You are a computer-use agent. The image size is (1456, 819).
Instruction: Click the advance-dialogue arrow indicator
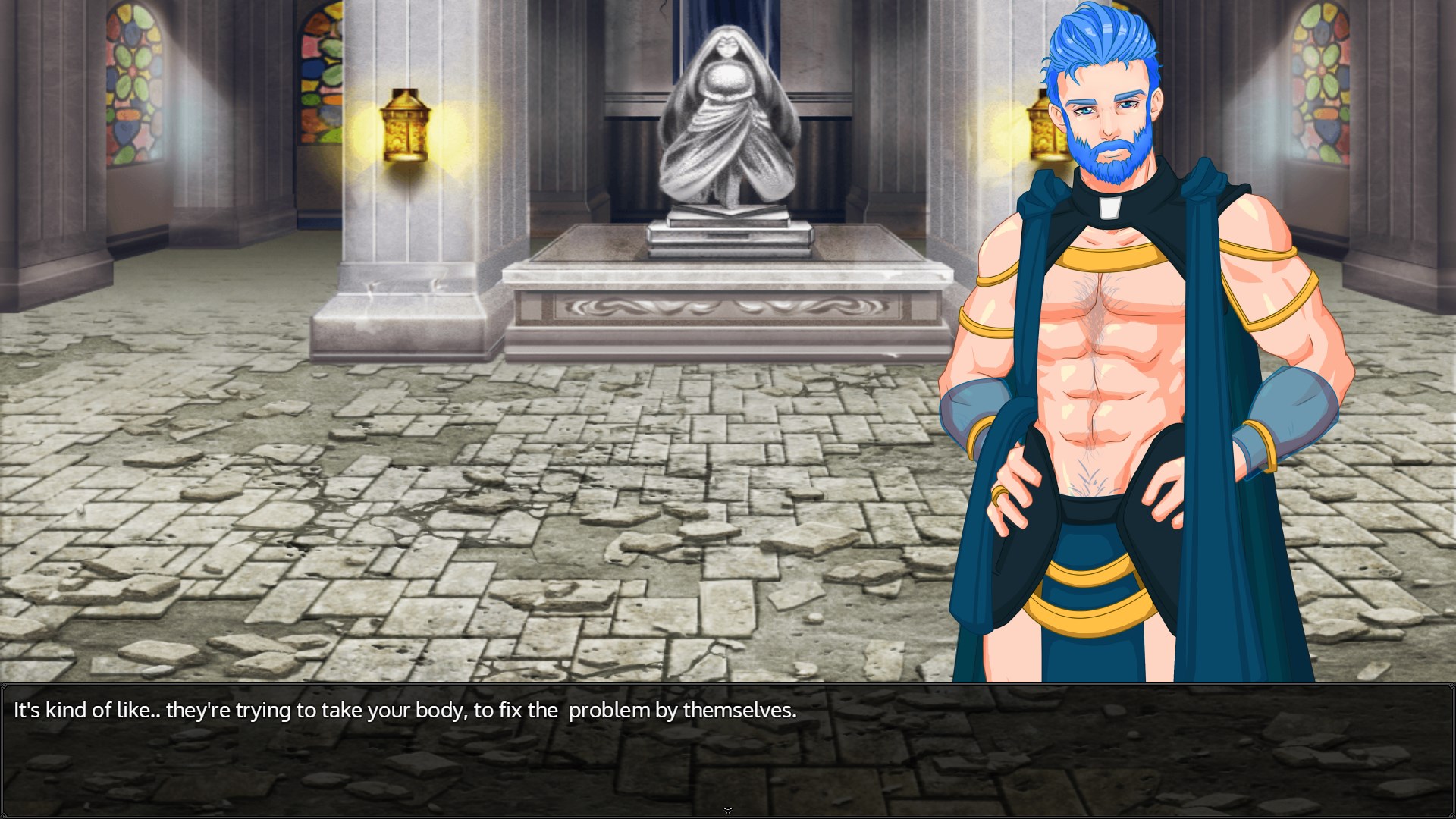coord(727,809)
